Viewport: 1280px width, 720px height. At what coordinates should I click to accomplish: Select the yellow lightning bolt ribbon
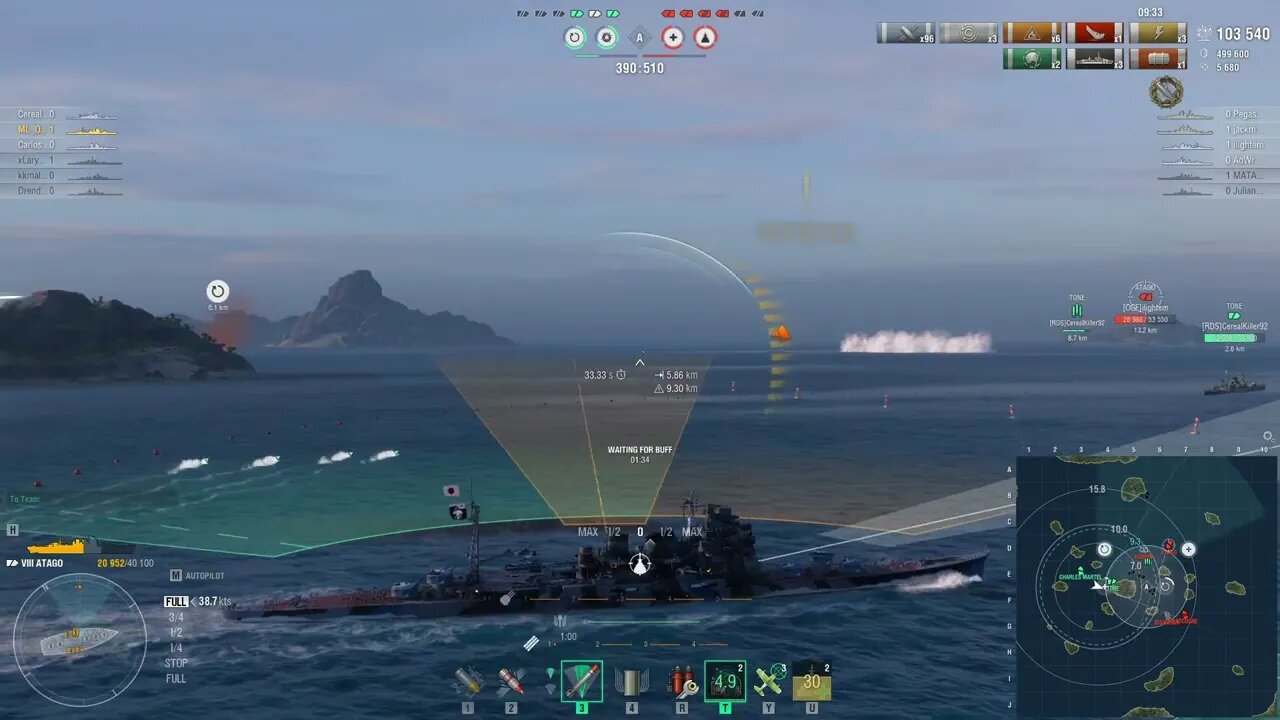[1157, 33]
